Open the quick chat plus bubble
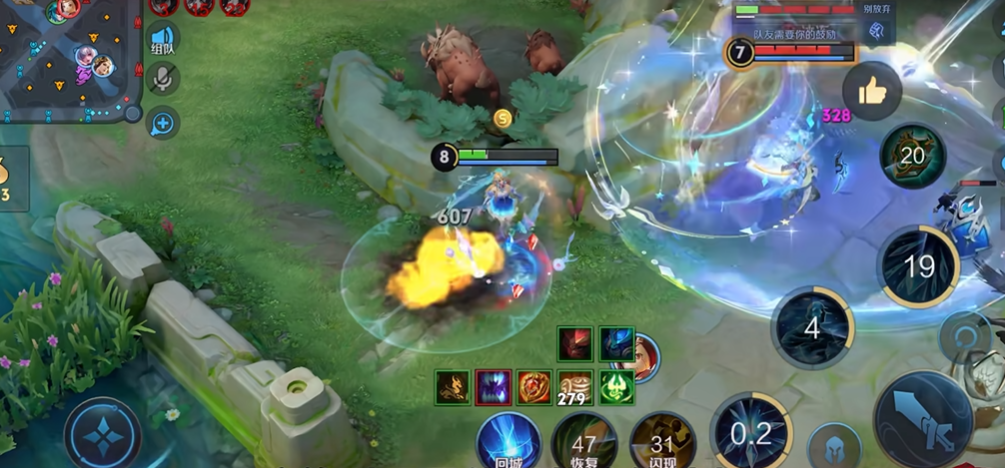This screenshot has height=468, width=1005. point(162,123)
